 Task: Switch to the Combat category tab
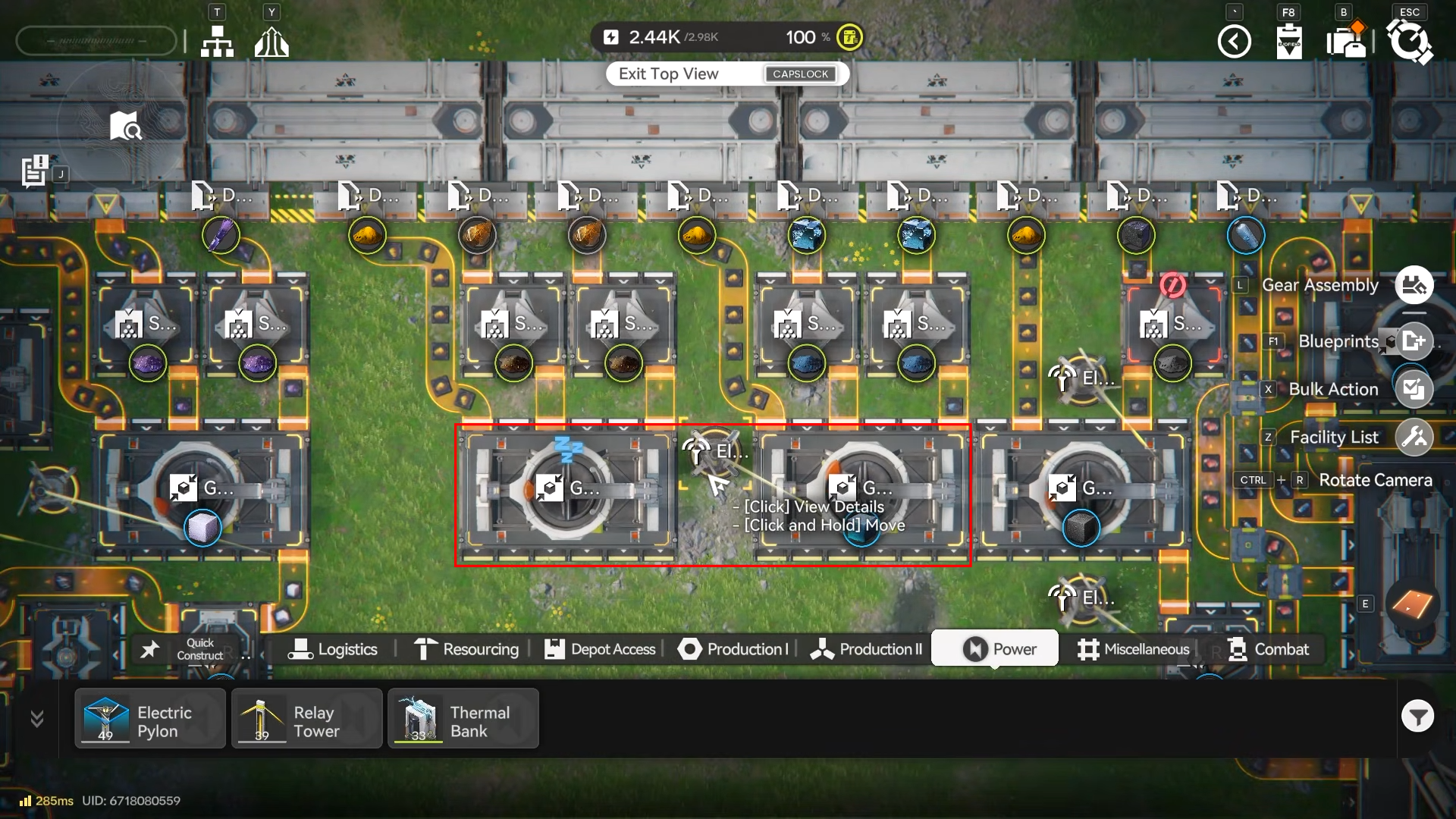click(1269, 649)
